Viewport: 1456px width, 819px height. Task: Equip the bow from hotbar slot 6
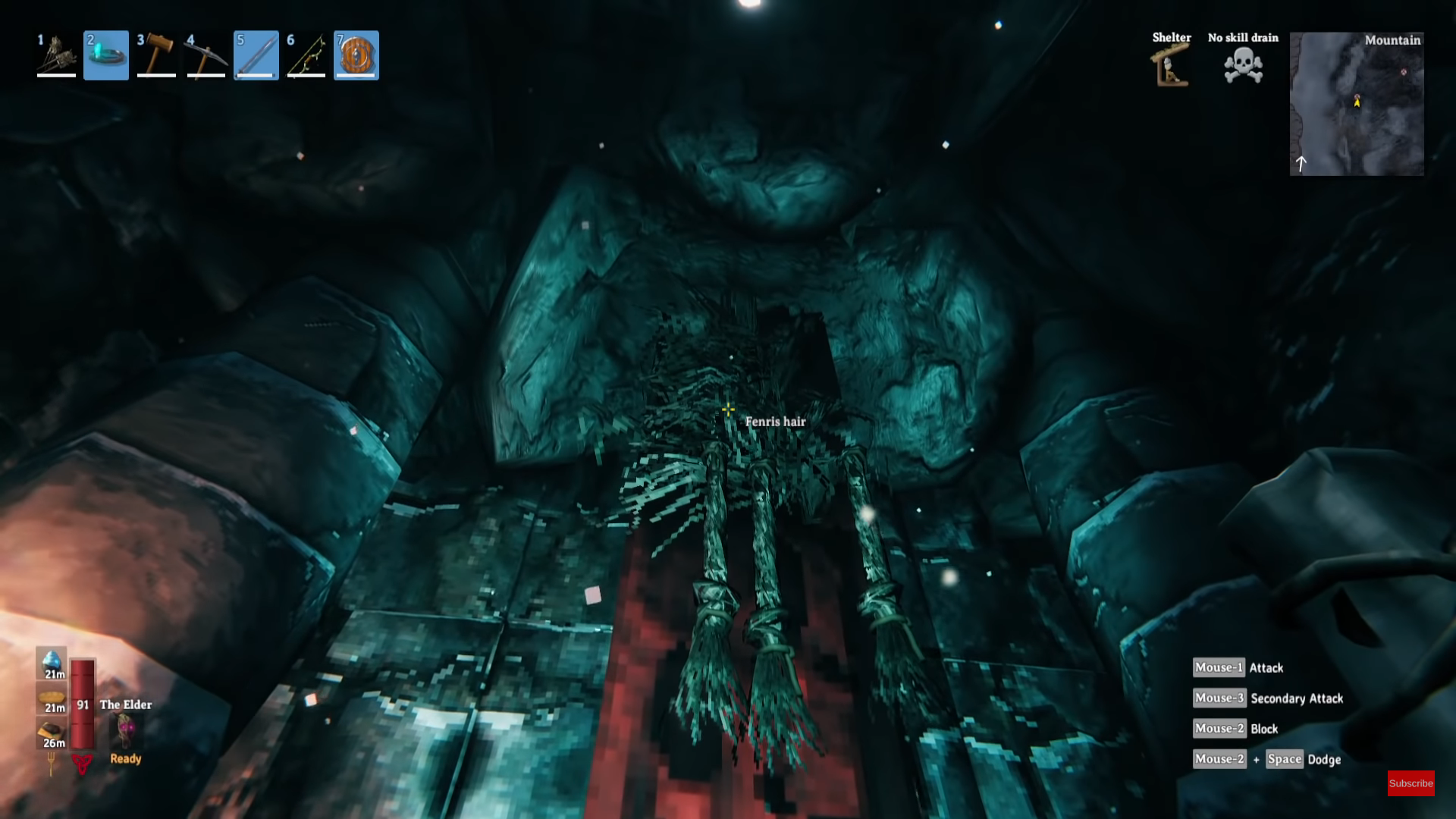306,55
